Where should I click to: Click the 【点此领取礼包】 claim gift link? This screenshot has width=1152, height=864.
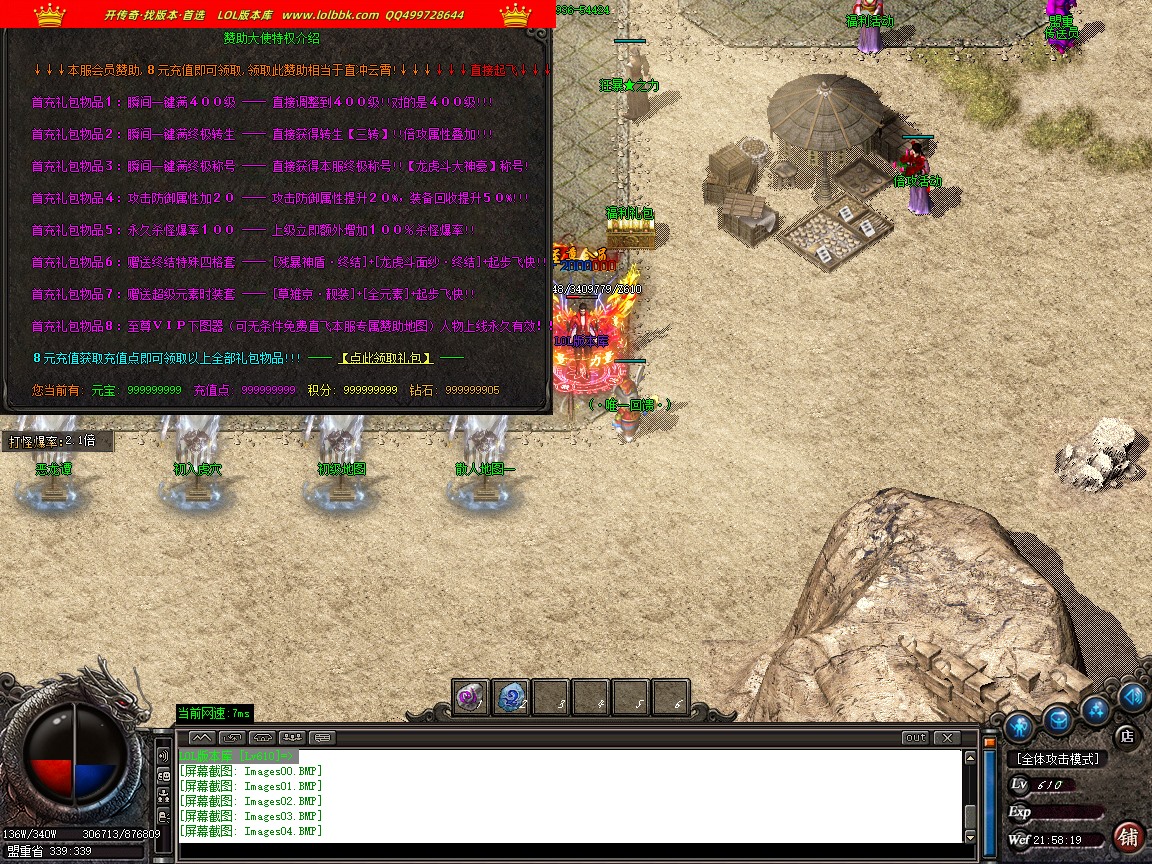[386, 358]
